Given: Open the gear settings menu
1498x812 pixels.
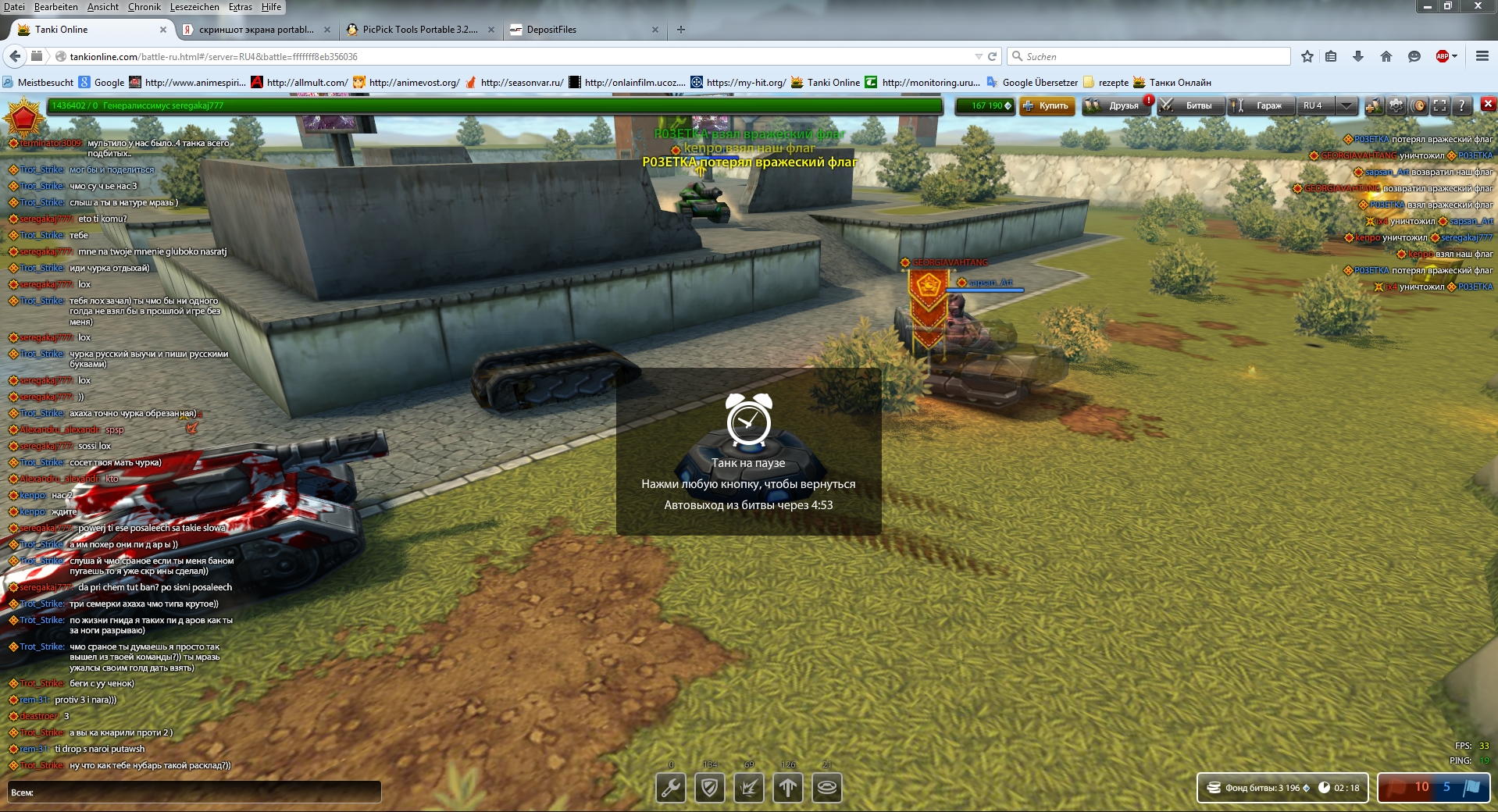Looking at the screenshot, I should [x=1396, y=106].
